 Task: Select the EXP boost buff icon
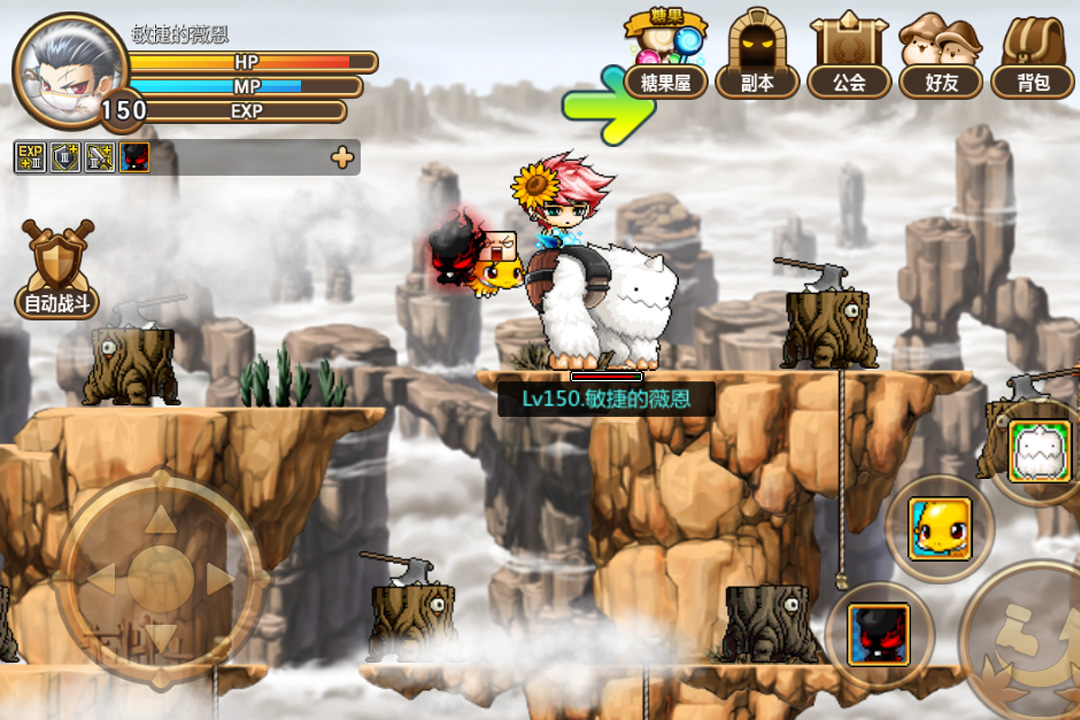click(30, 157)
